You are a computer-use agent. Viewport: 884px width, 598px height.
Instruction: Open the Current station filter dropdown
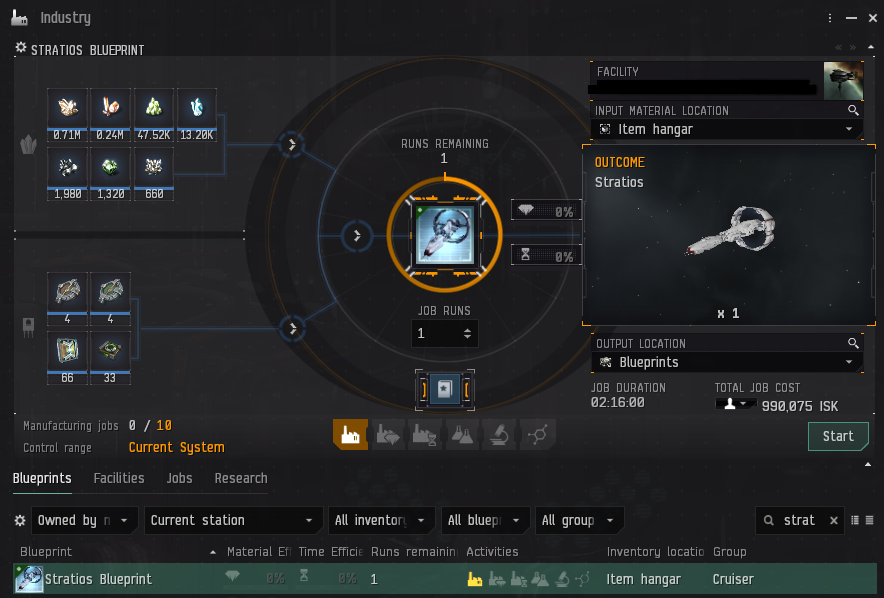click(x=232, y=520)
